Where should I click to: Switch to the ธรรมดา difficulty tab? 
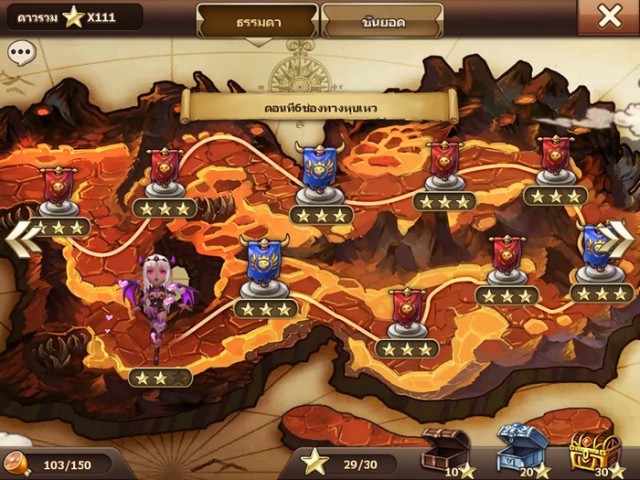(257, 20)
